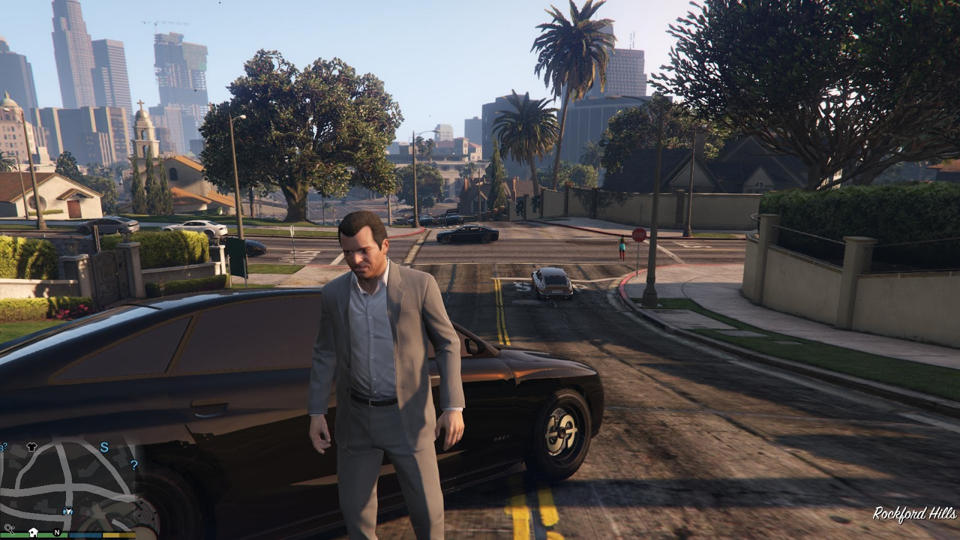Select the white safehouse icon on minimap
Viewport: 960px width, 540px height.
pos(33,532)
